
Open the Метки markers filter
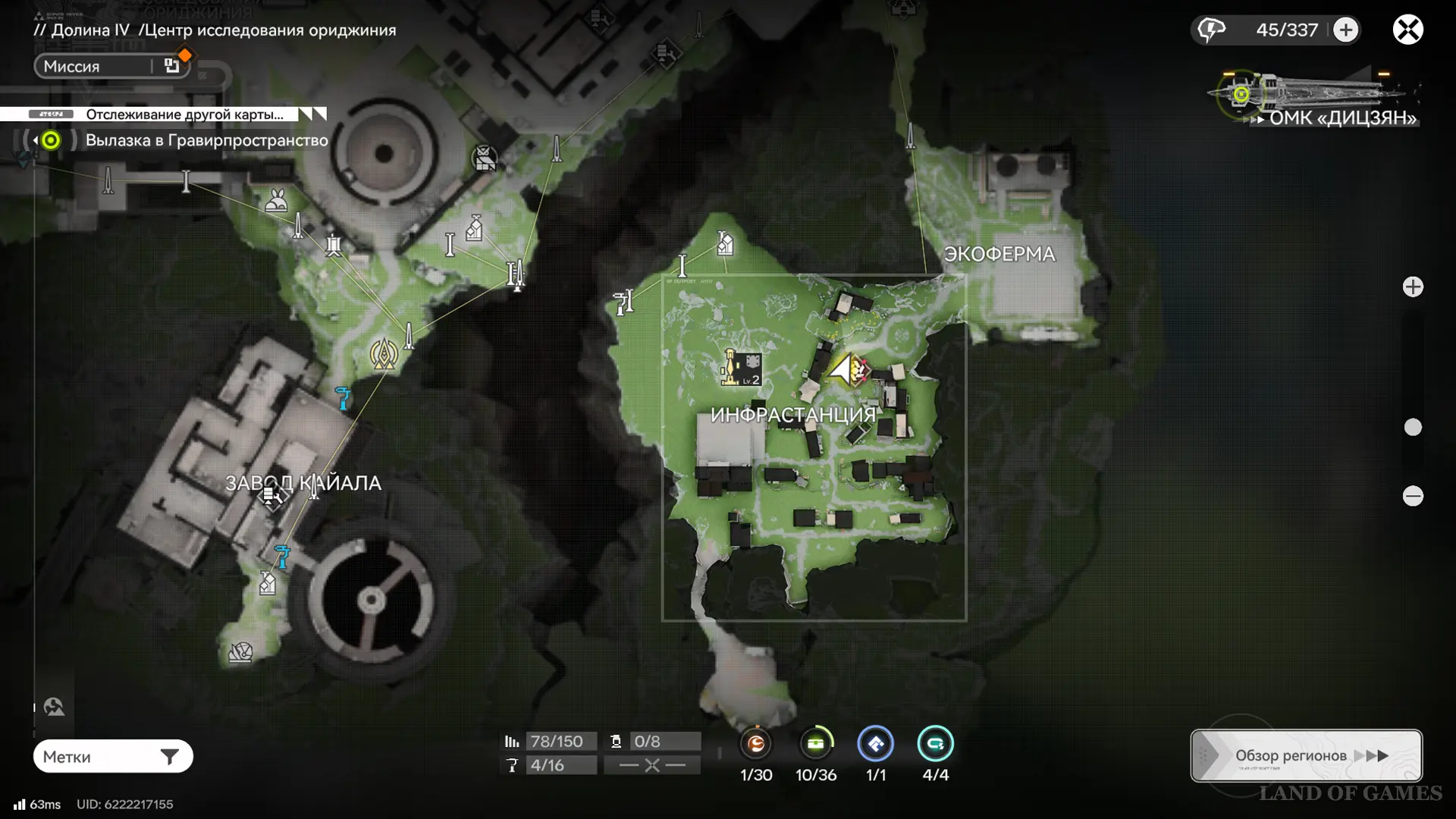click(x=113, y=756)
